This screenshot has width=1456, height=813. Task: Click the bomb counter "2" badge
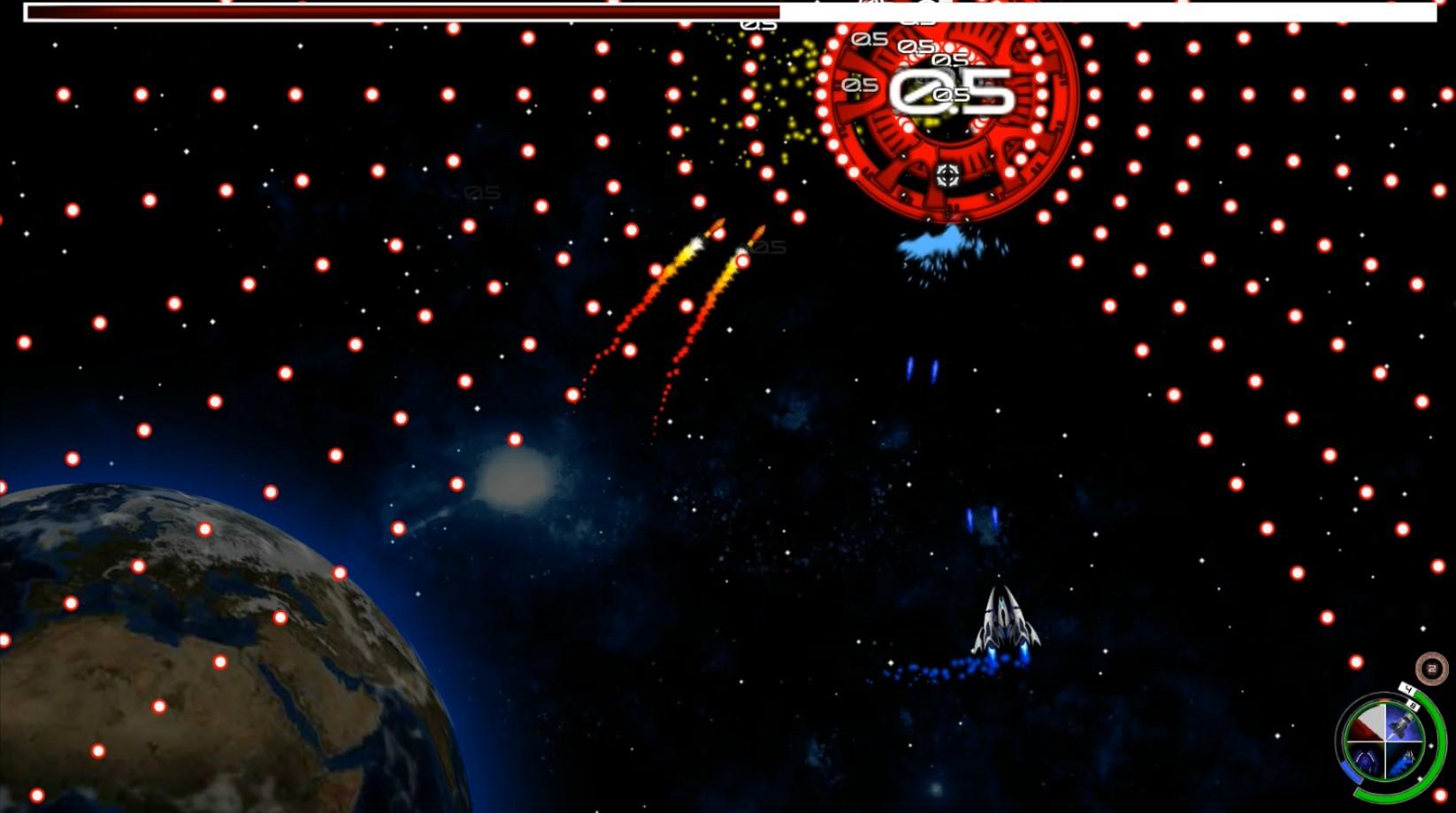[1431, 669]
